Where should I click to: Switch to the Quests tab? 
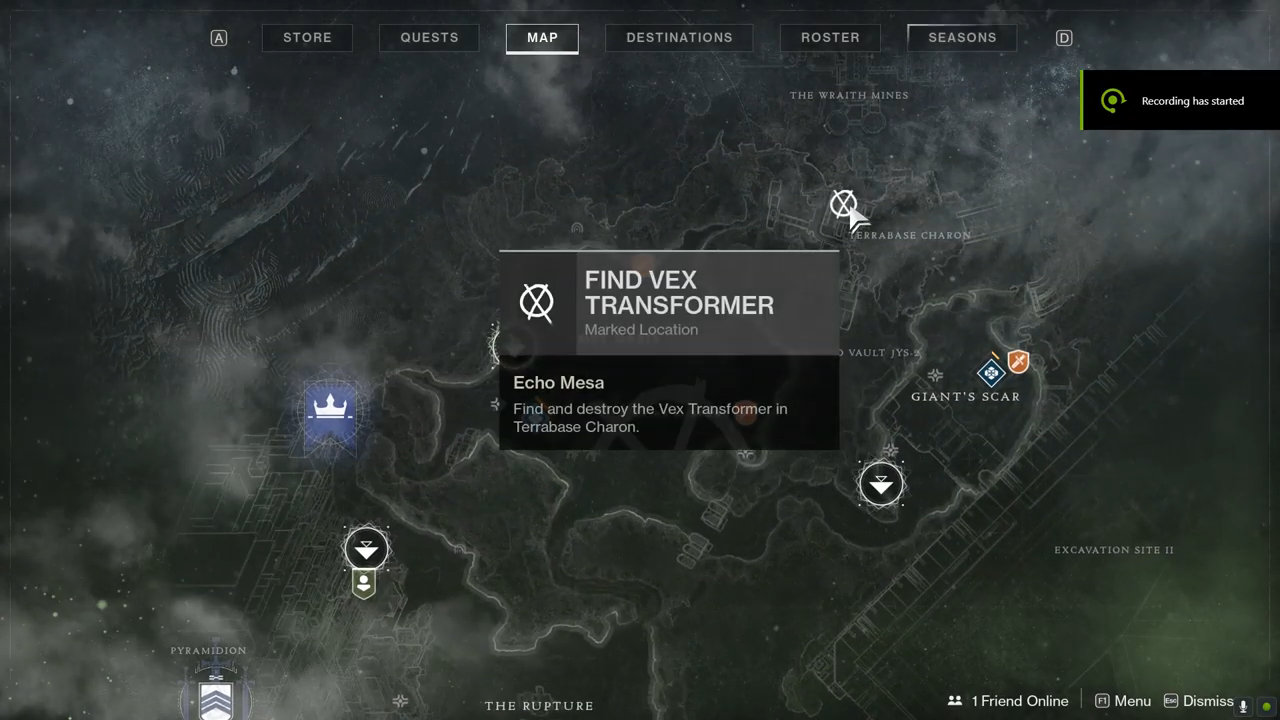429,38
